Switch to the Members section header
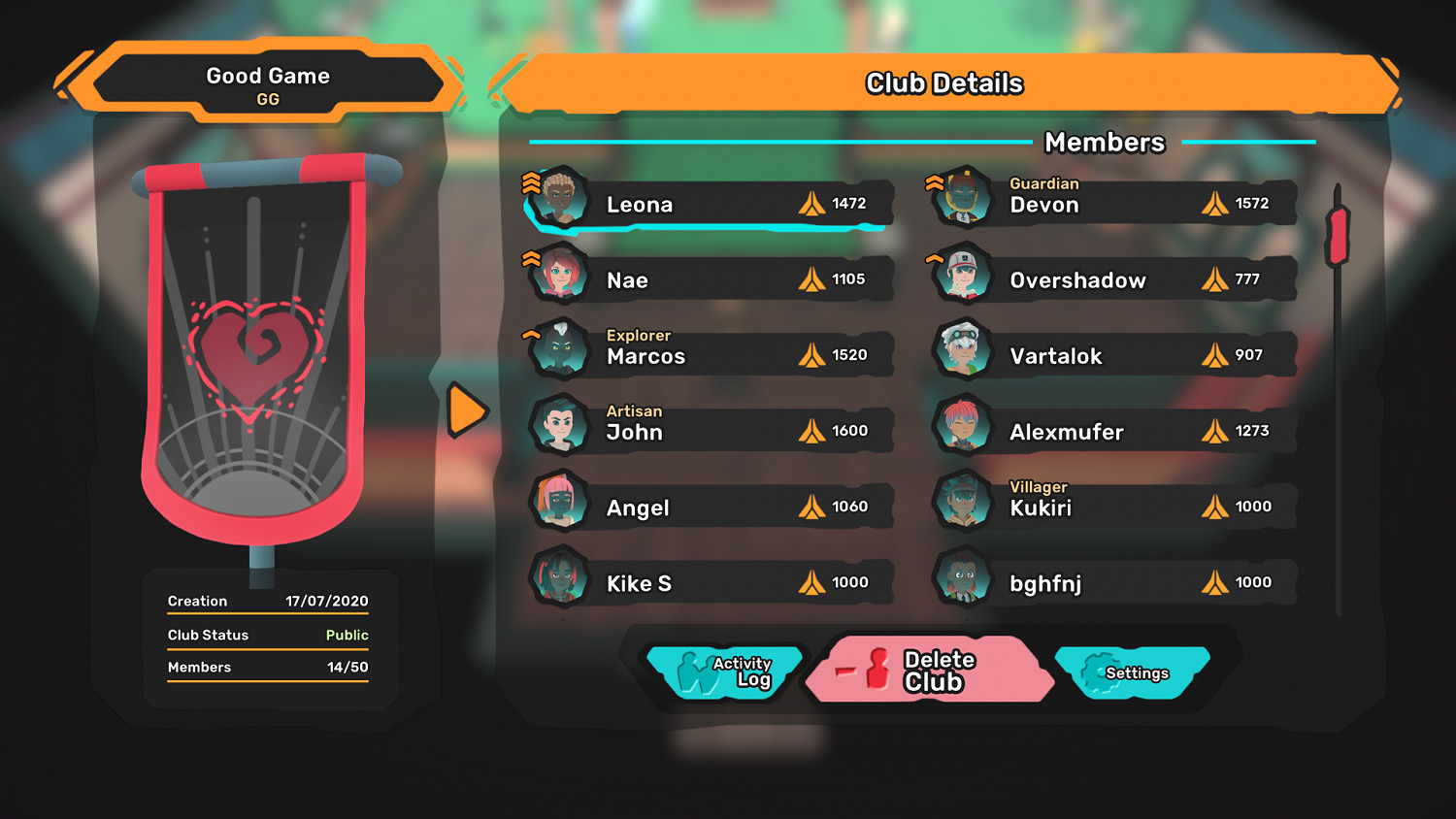Viewport: 1456px width, 819px height. click(1104, 143)
